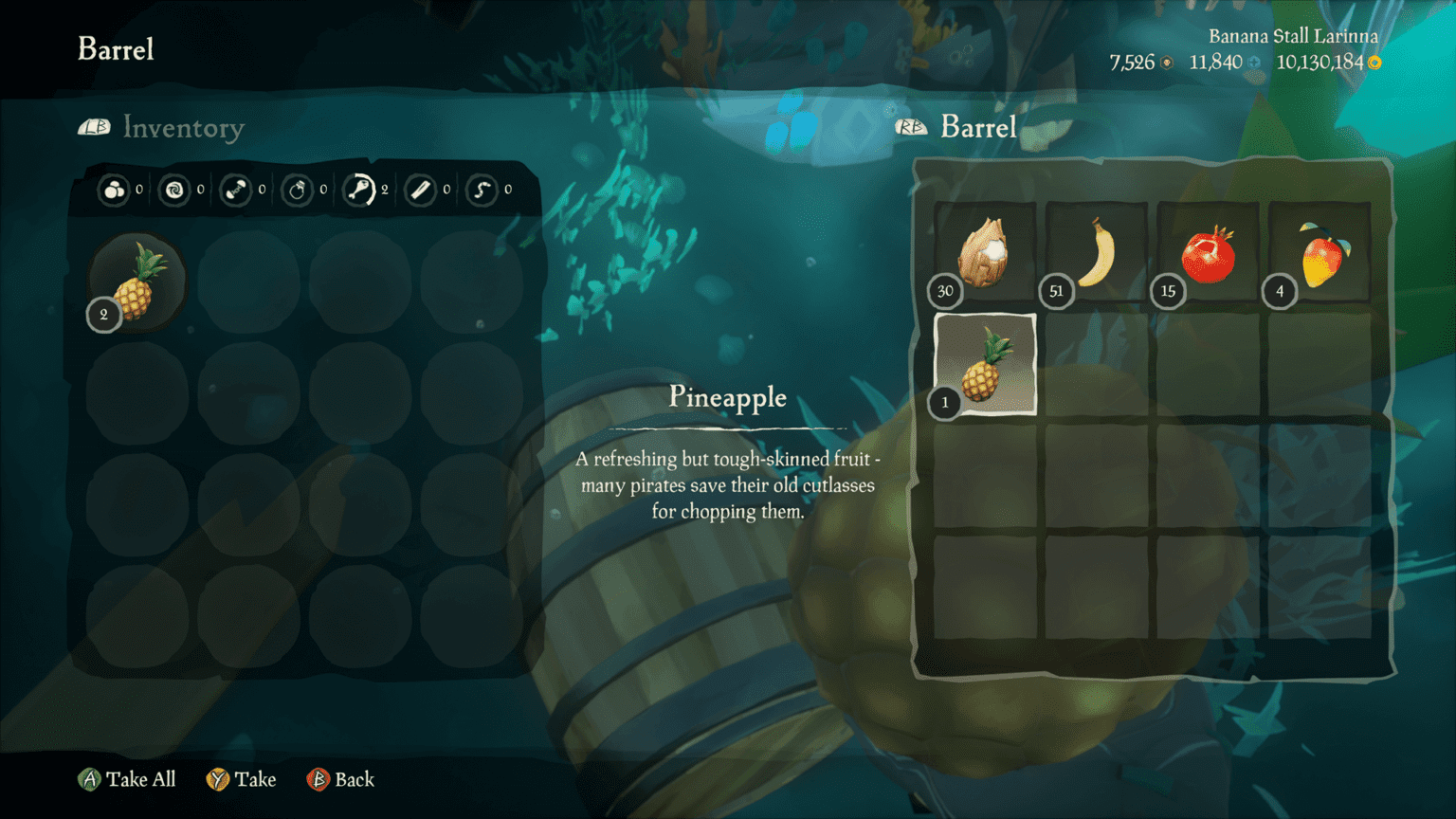Filter inventory by the swirl icon category
Viewport: 1456px width, 819px height.
pos(174,191)
